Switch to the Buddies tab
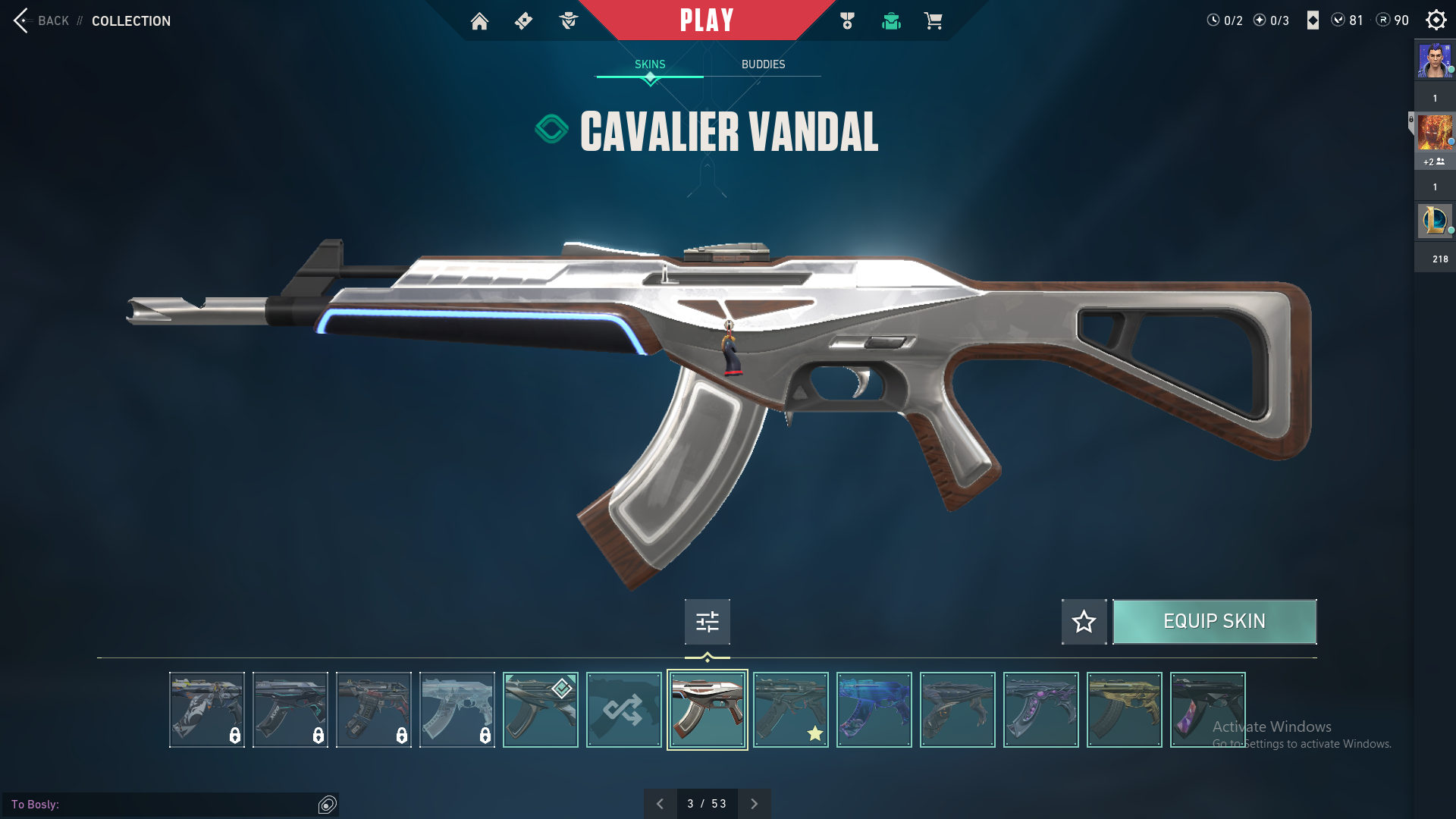Image resolution: width=1456 pixels, height=819 pixels. click(x=763, y=64)
